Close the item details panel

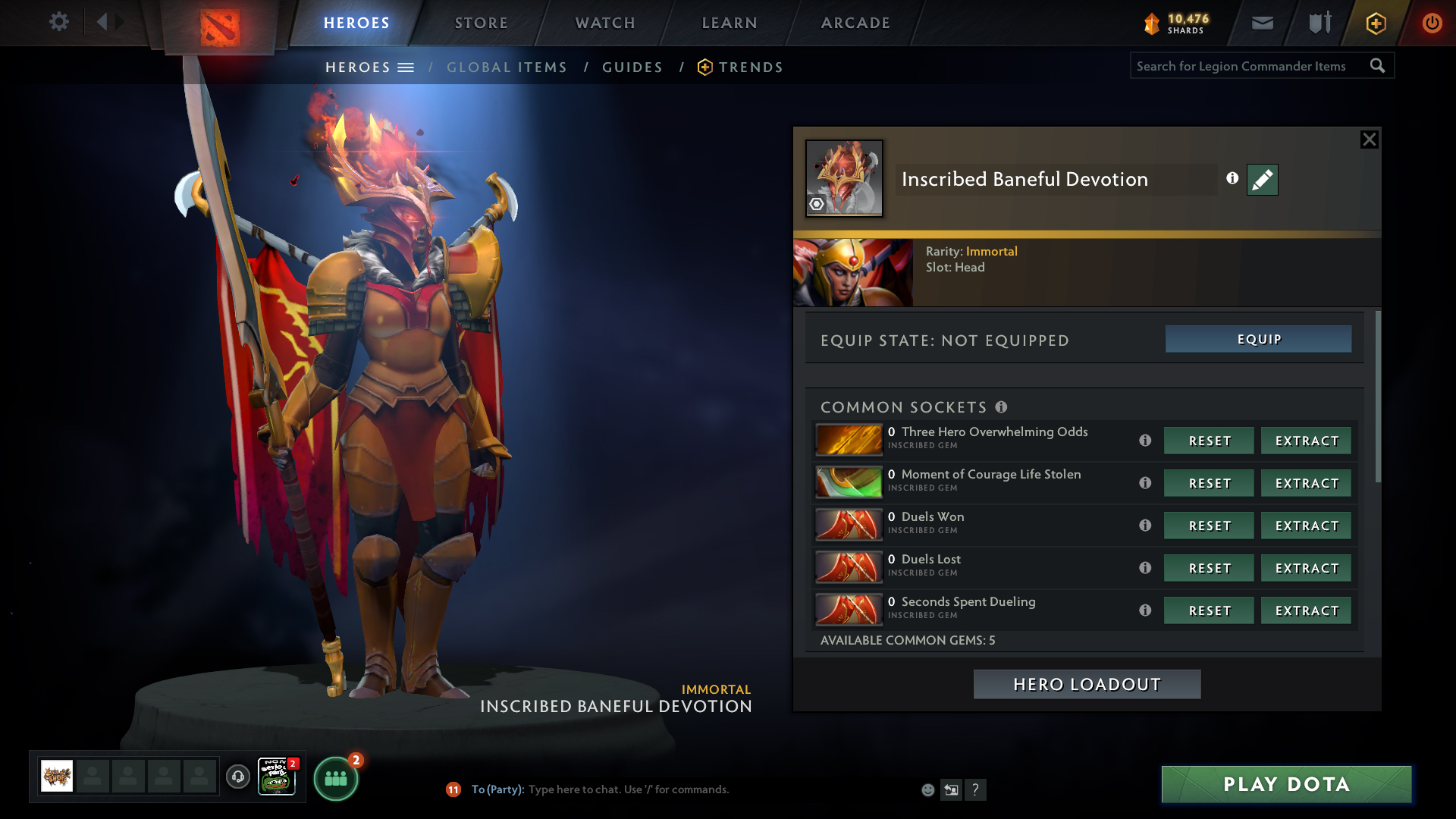click(1369, 140)
